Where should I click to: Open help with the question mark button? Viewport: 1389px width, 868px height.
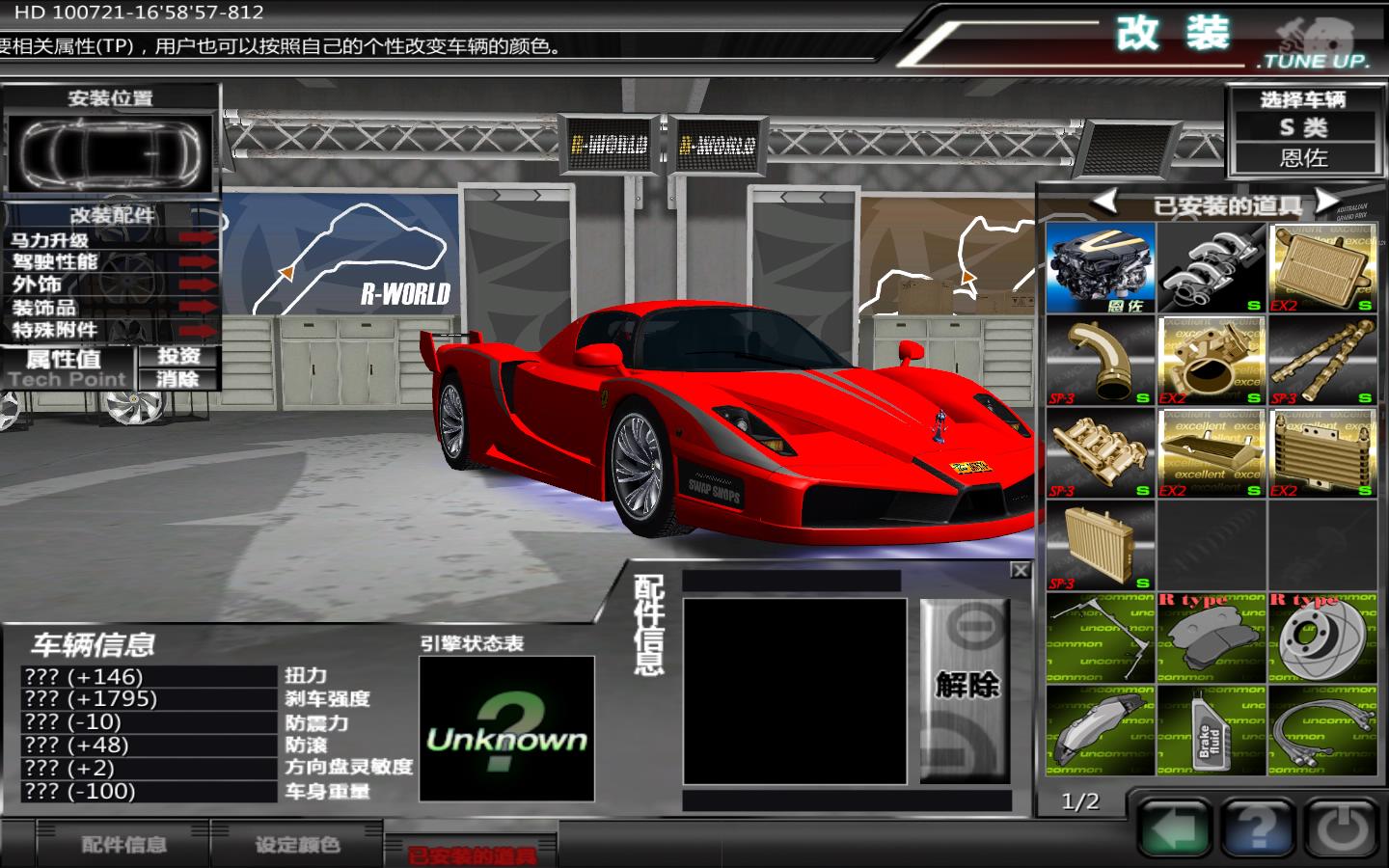click(1257, 828)
